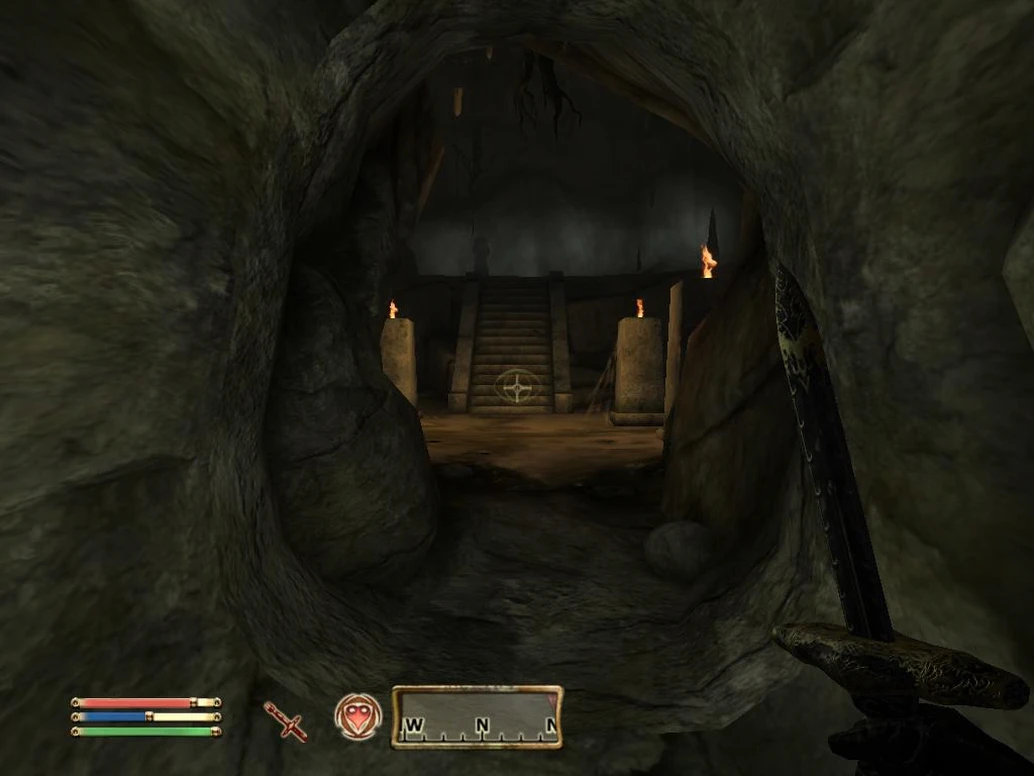Select the active spell effect icon
This screenshot has height=776, width=1034.
tap(357, 717)
